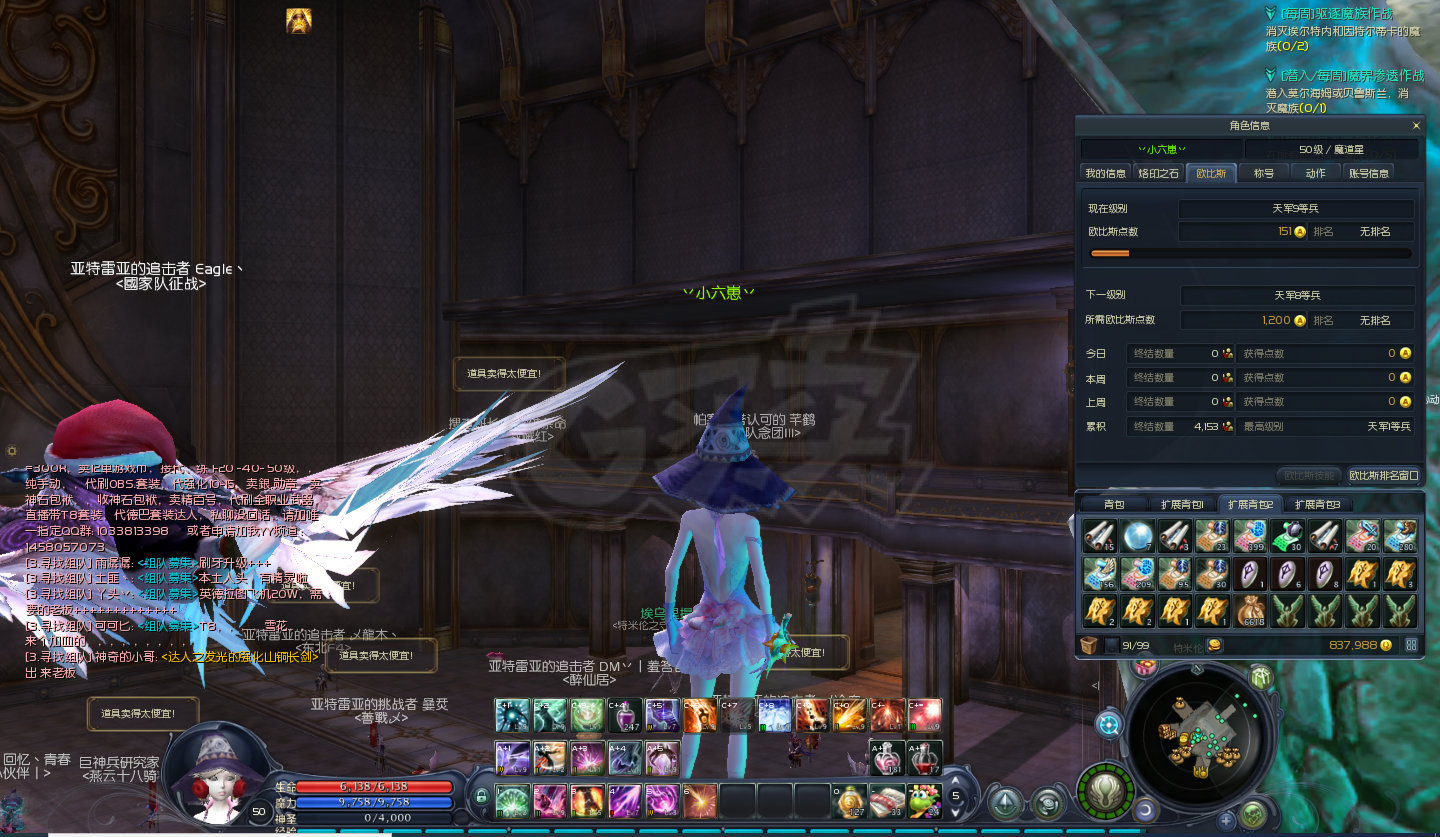Click the inventory trash can icon
Image resolution: width=1440 pixels, height=837 pixels.
point(1090,645)
